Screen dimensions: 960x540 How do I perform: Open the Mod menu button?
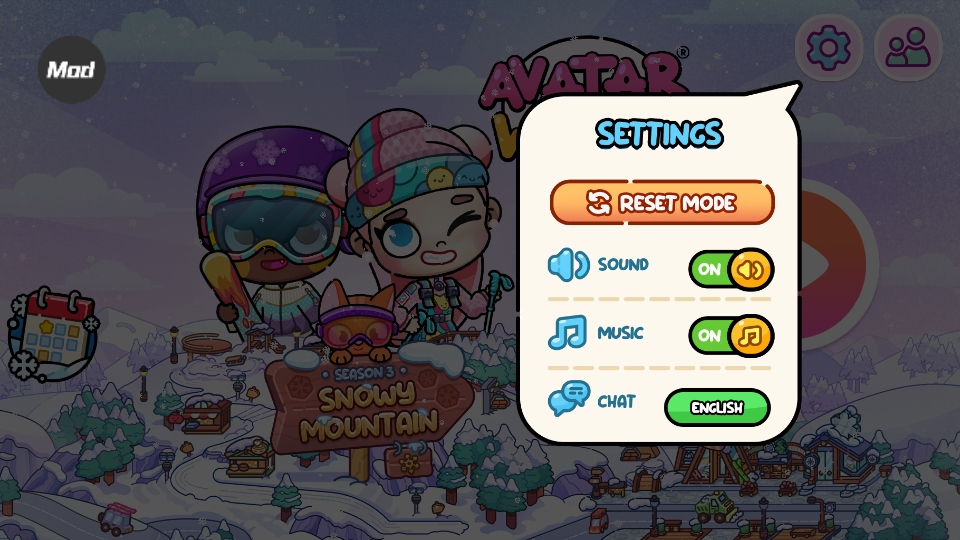coord(71,70)
